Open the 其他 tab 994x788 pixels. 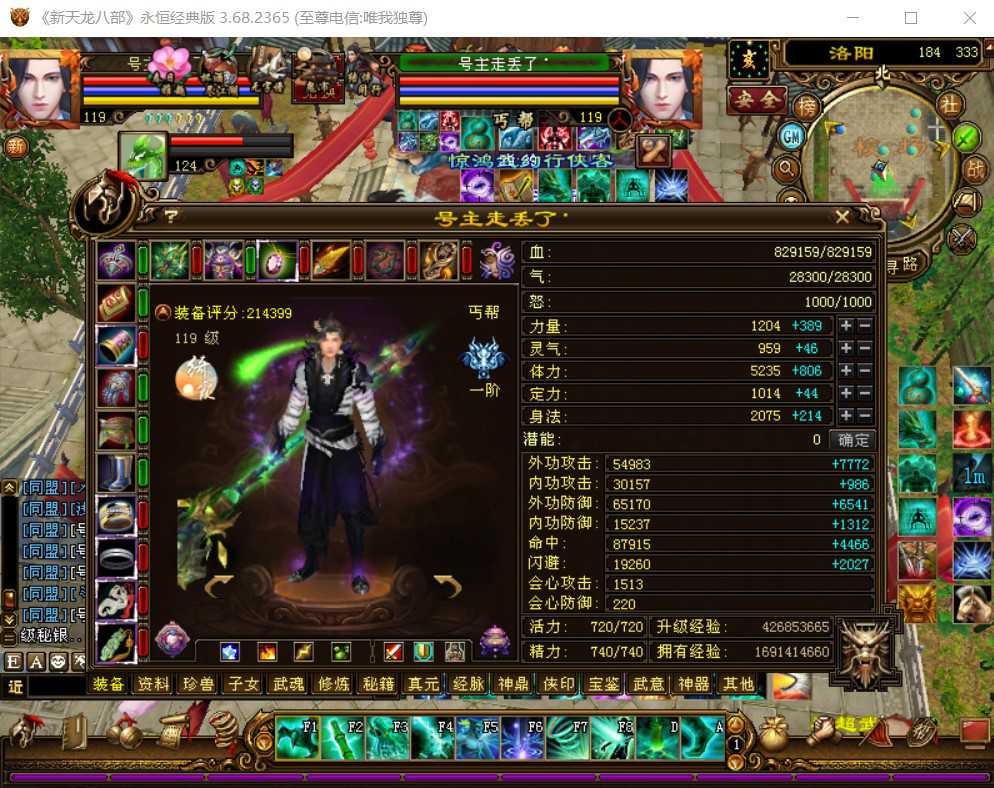[x=738, y=684]
